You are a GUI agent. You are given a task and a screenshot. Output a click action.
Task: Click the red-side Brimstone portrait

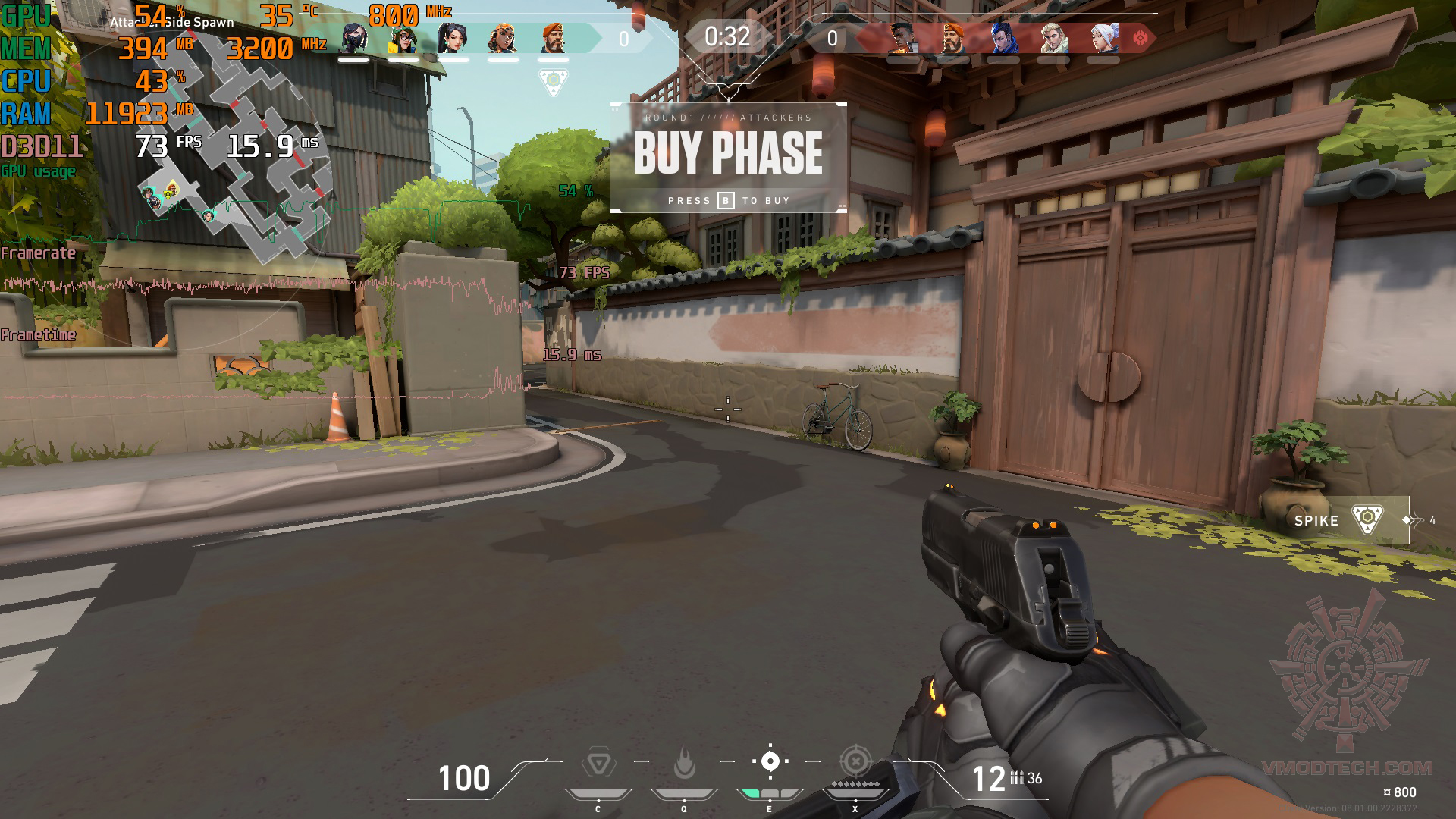click(x=952, y=37)
